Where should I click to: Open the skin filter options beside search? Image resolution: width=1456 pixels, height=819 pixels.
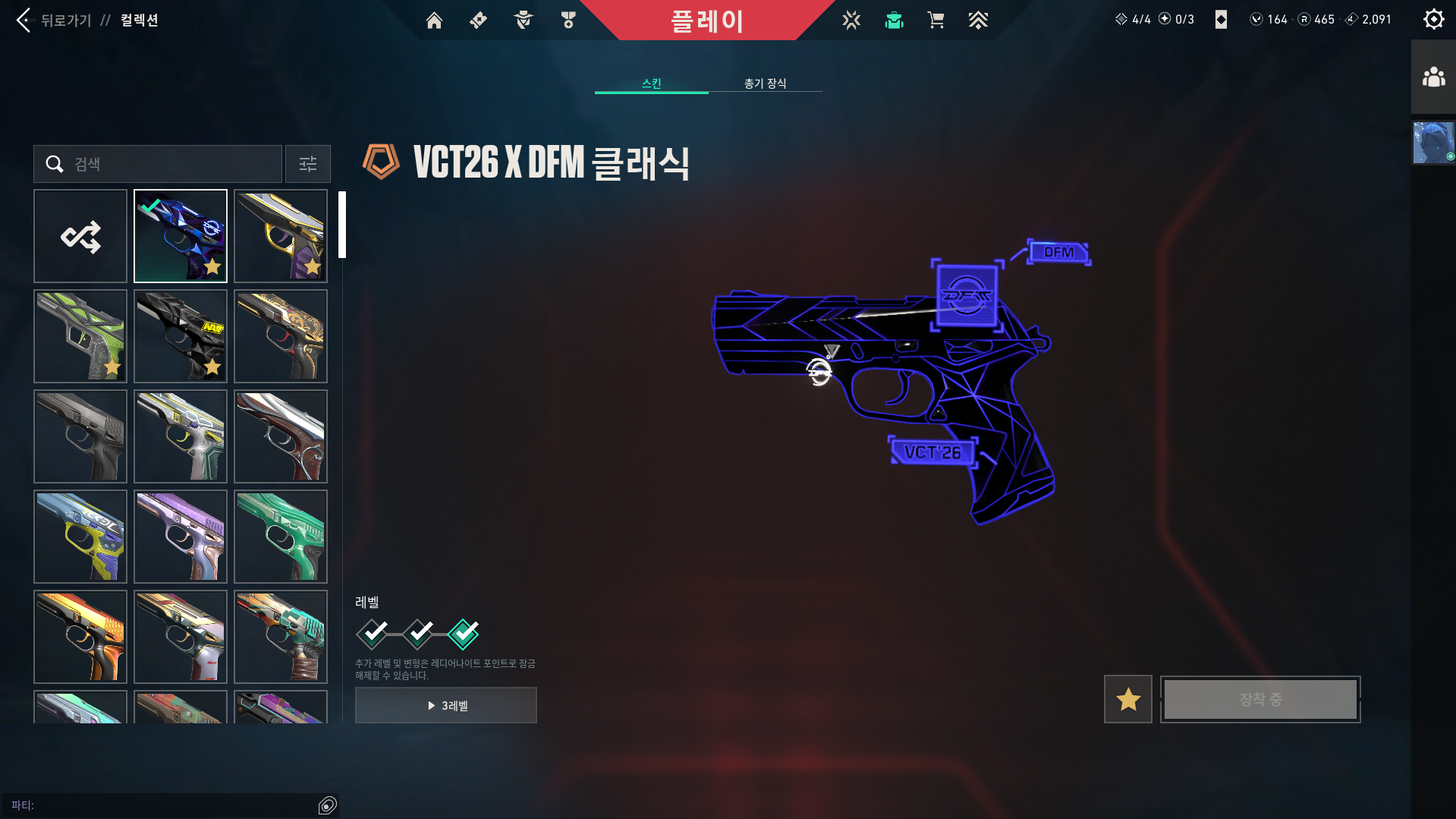[x=307, y=164]
